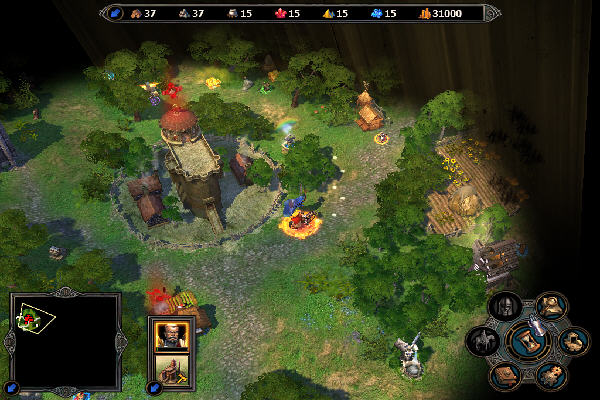Toggle the resource bar with its blue arrow

pyautogui.click(x=114, y=13)
